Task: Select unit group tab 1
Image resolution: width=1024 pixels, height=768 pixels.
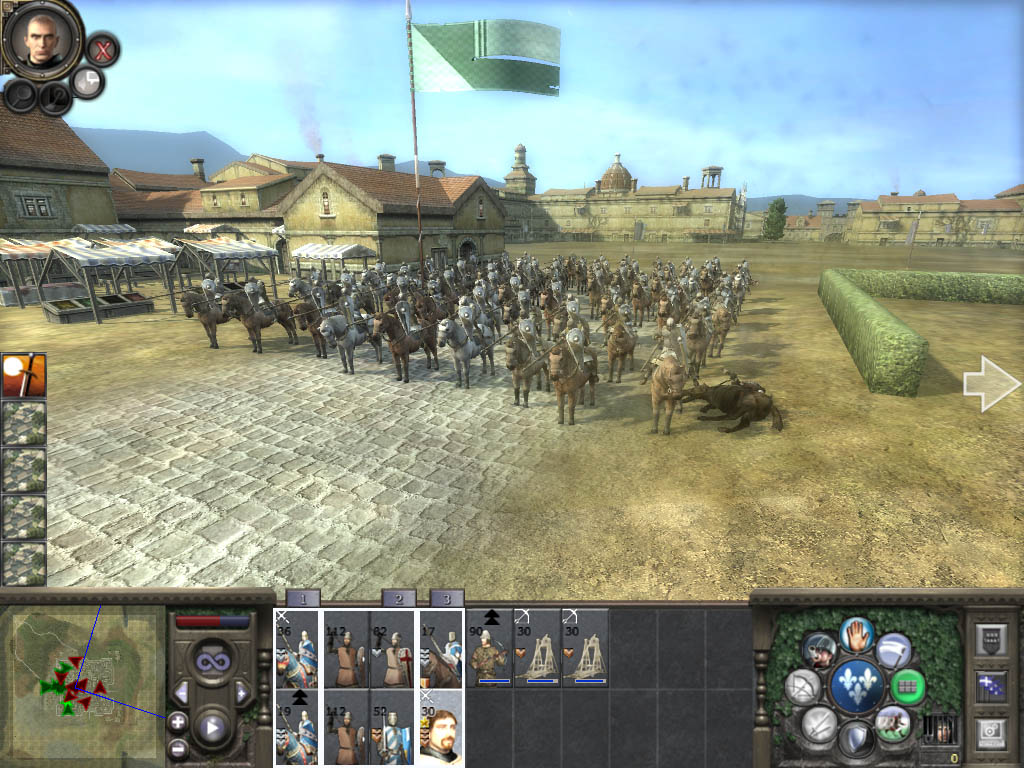Action: click(x=303, y=598)
